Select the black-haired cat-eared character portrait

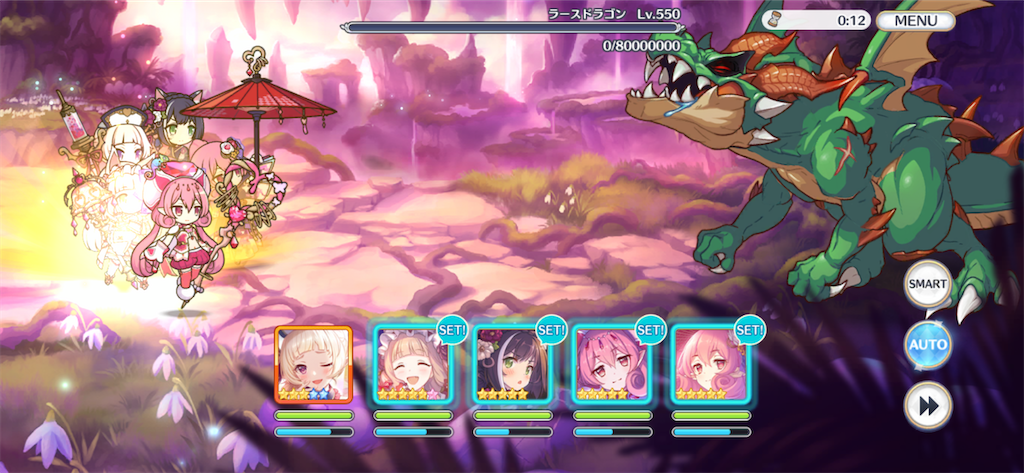[511, 364]
